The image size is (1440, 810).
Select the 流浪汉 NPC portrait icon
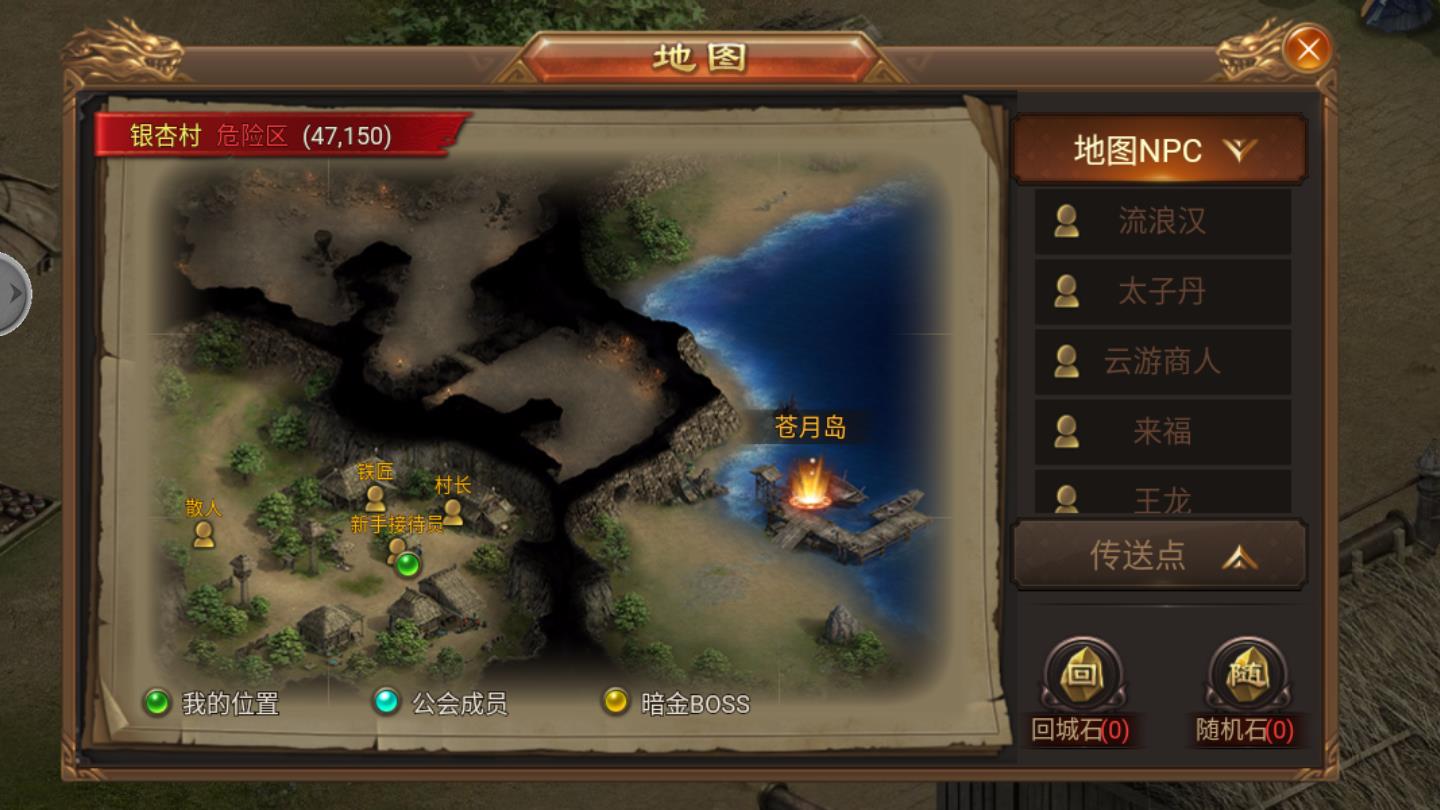click(1066, 222)
